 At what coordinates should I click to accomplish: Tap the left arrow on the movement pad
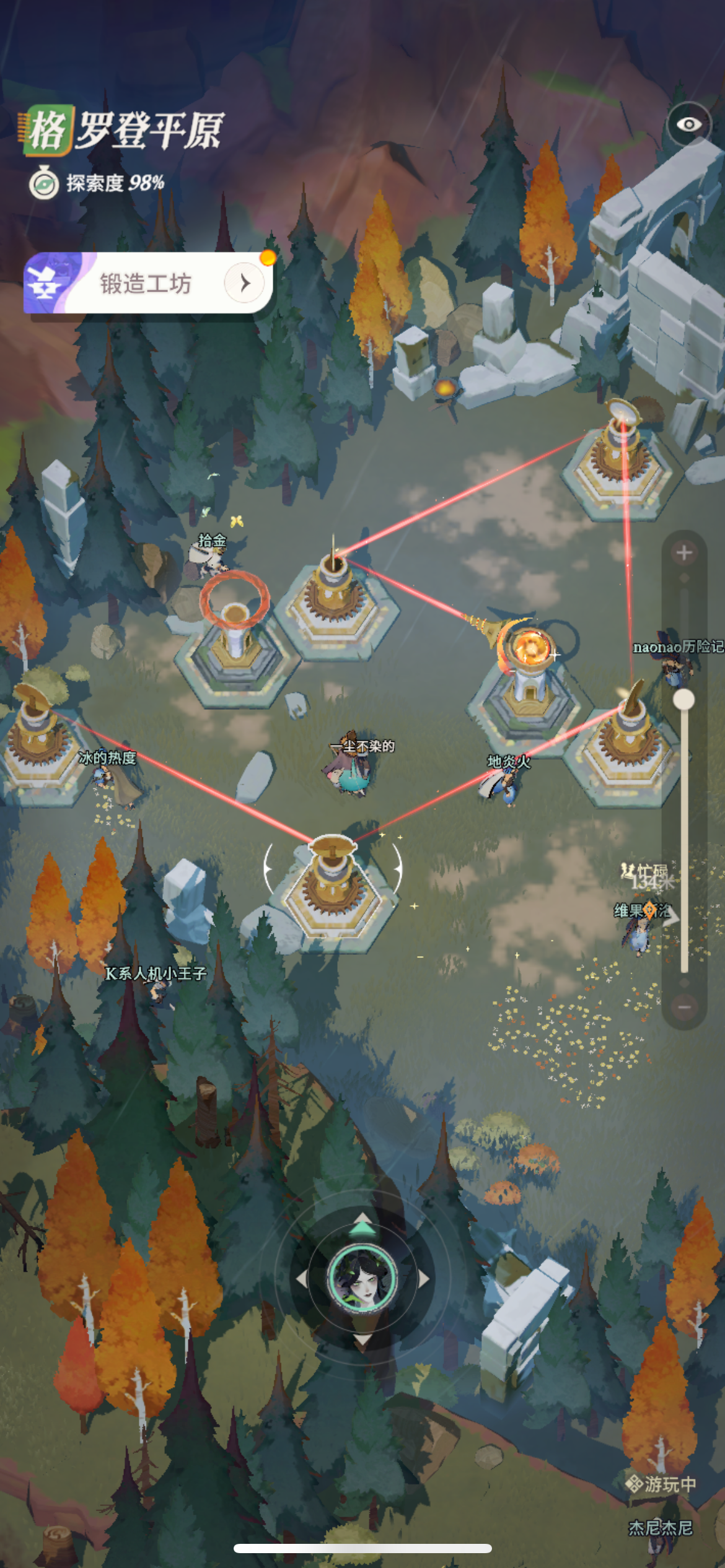(x=302, y=1279)
